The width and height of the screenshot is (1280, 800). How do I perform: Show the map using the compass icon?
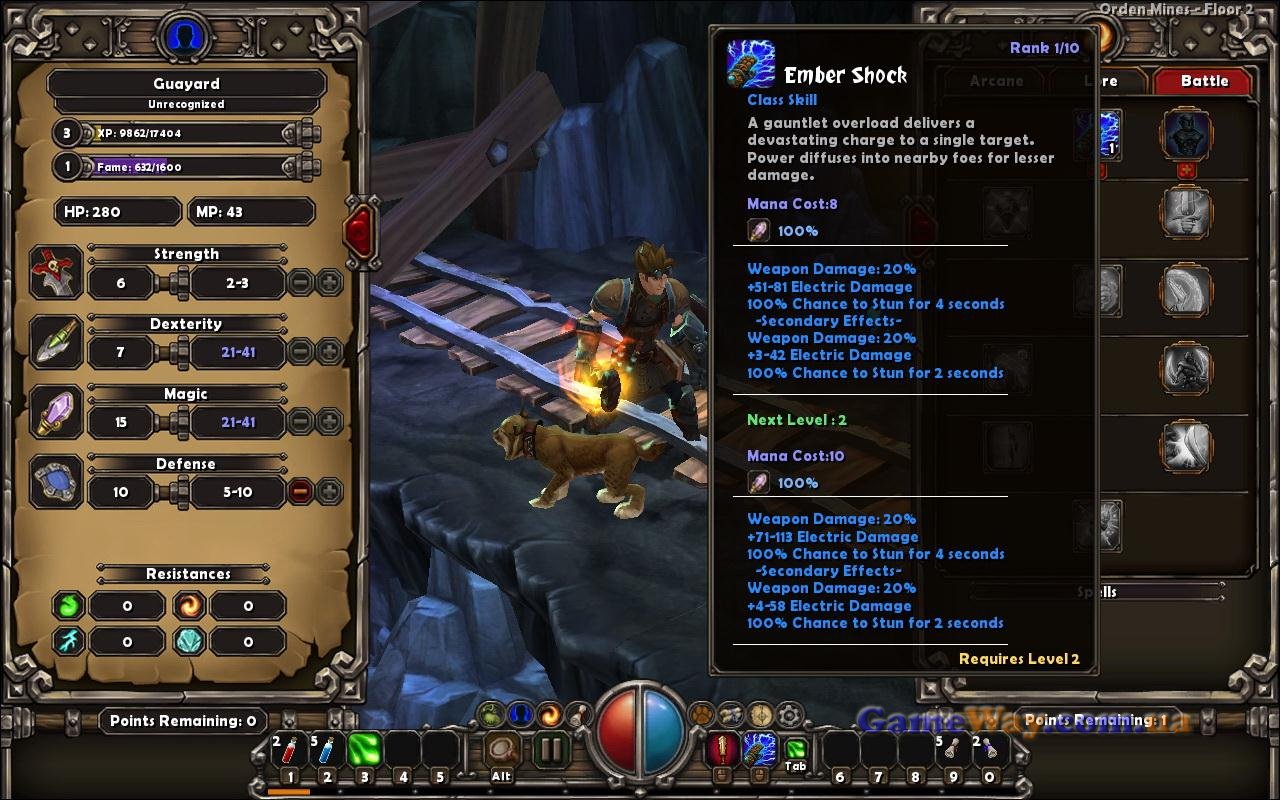pyautogui.click(x=761, y=715)
